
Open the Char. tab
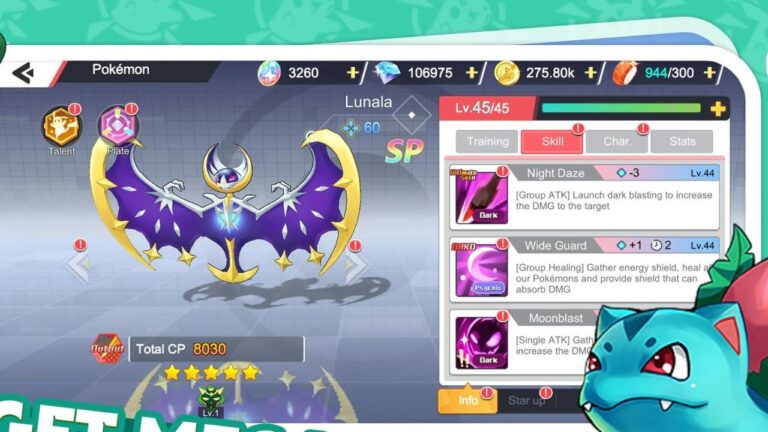coord(617,142)
